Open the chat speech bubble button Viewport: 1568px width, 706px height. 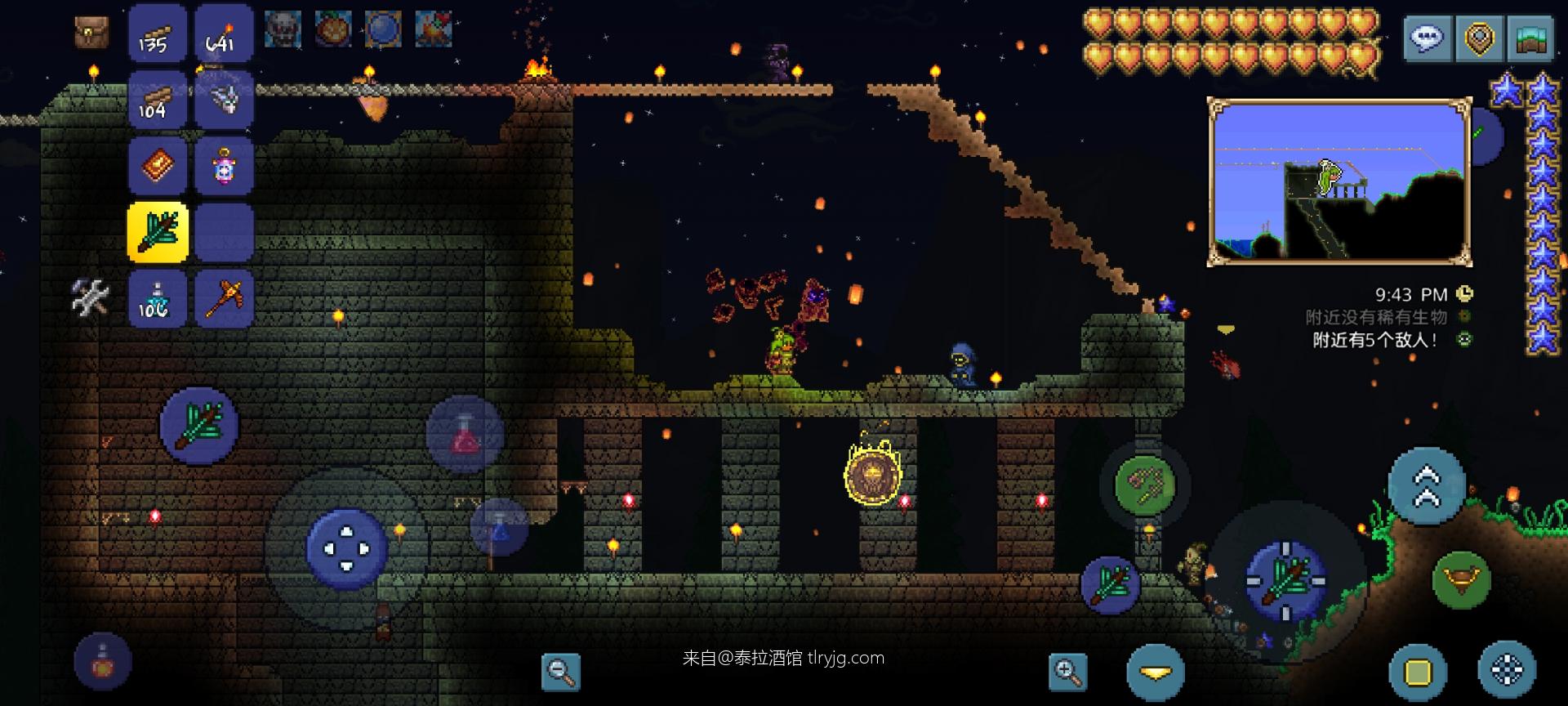point(1428,38)
